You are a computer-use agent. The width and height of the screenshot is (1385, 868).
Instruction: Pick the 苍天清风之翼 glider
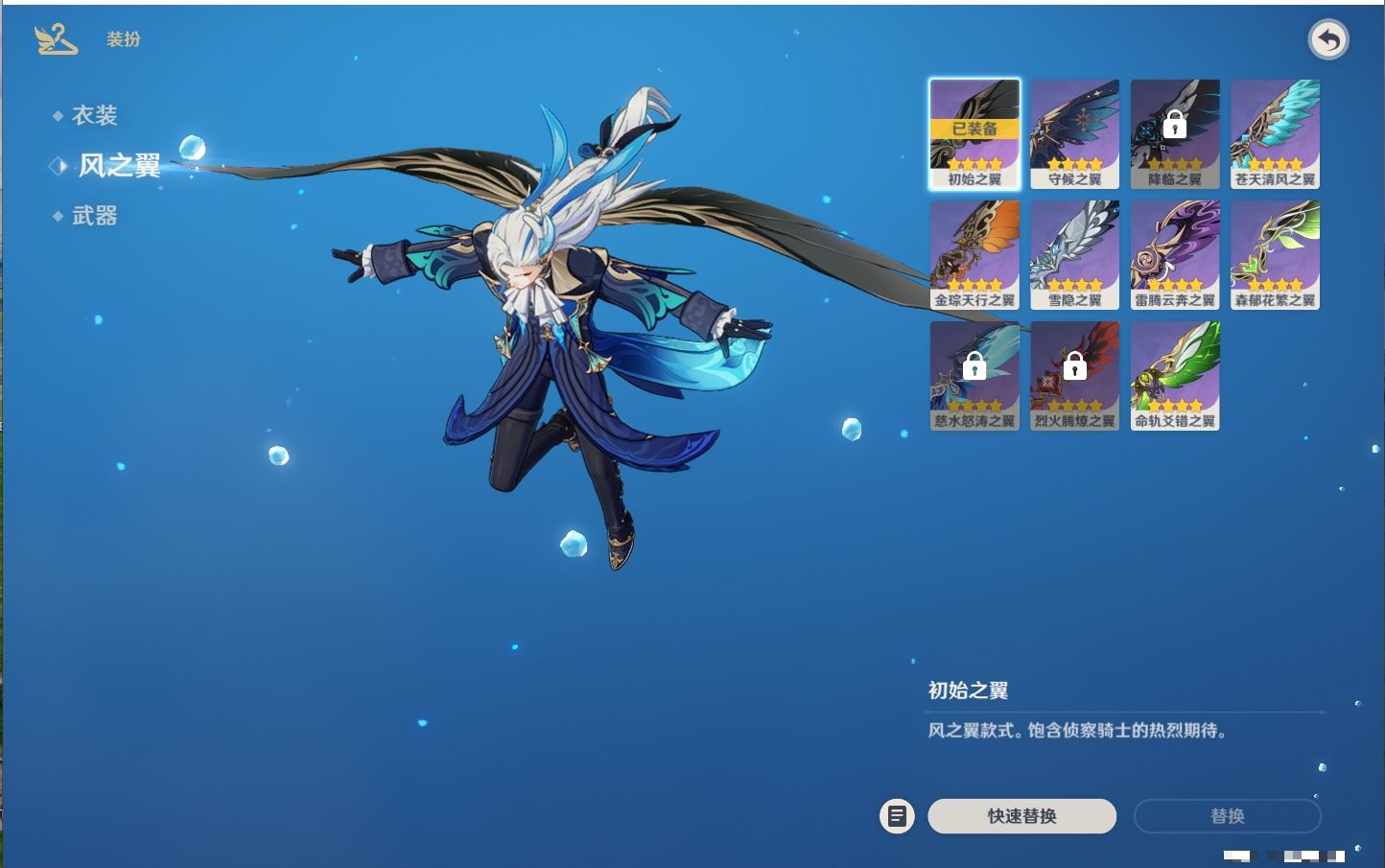tap(1275, 133)
